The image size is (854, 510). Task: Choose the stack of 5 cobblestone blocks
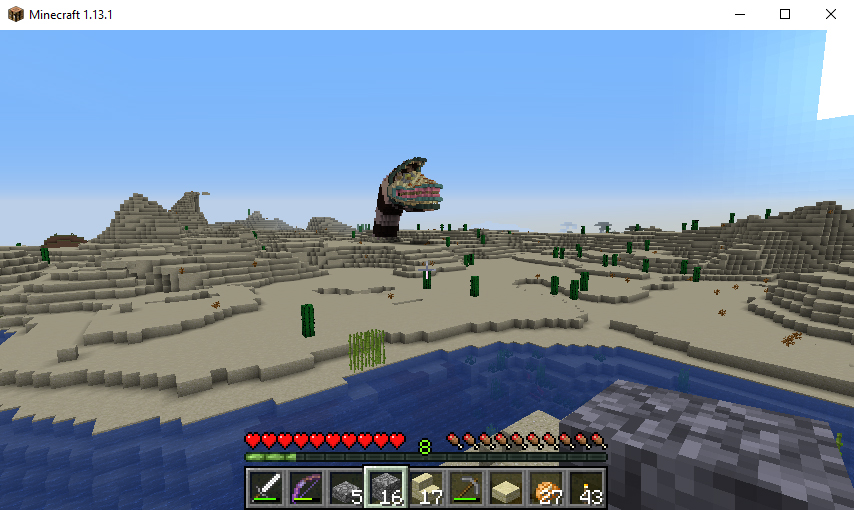click(x=346, y=489)
